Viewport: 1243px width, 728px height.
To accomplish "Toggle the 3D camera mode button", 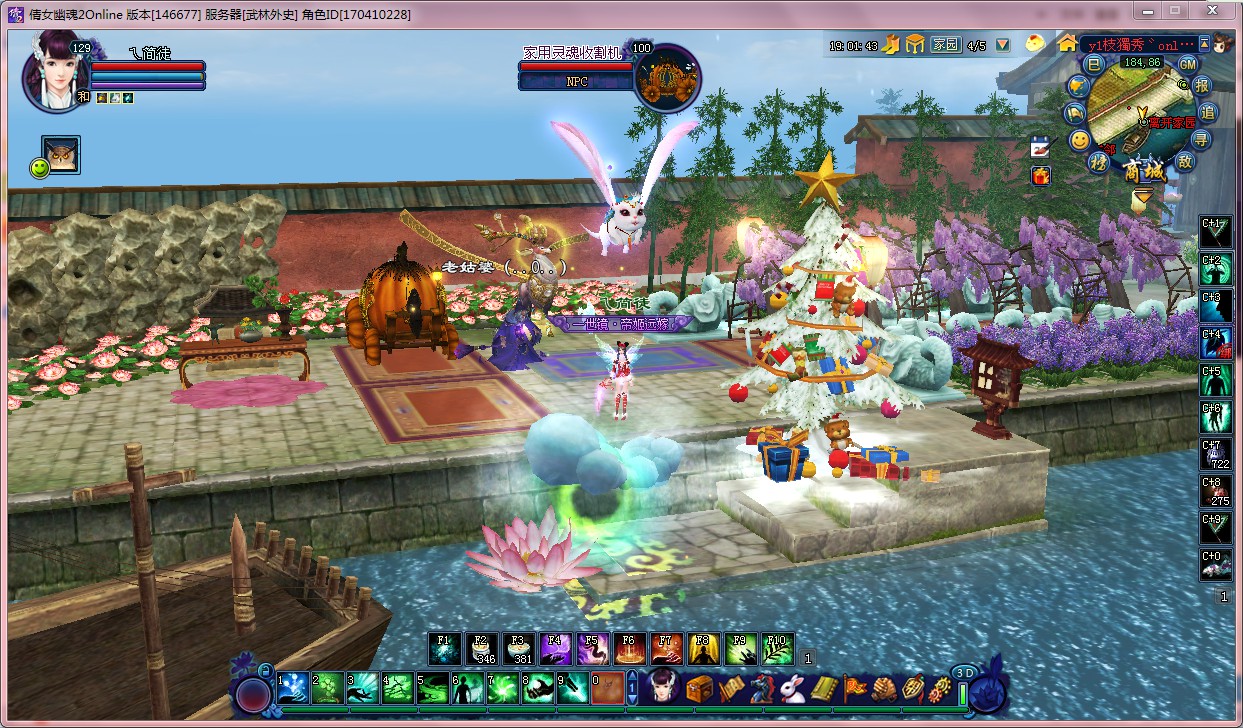I will click(964, 673).
